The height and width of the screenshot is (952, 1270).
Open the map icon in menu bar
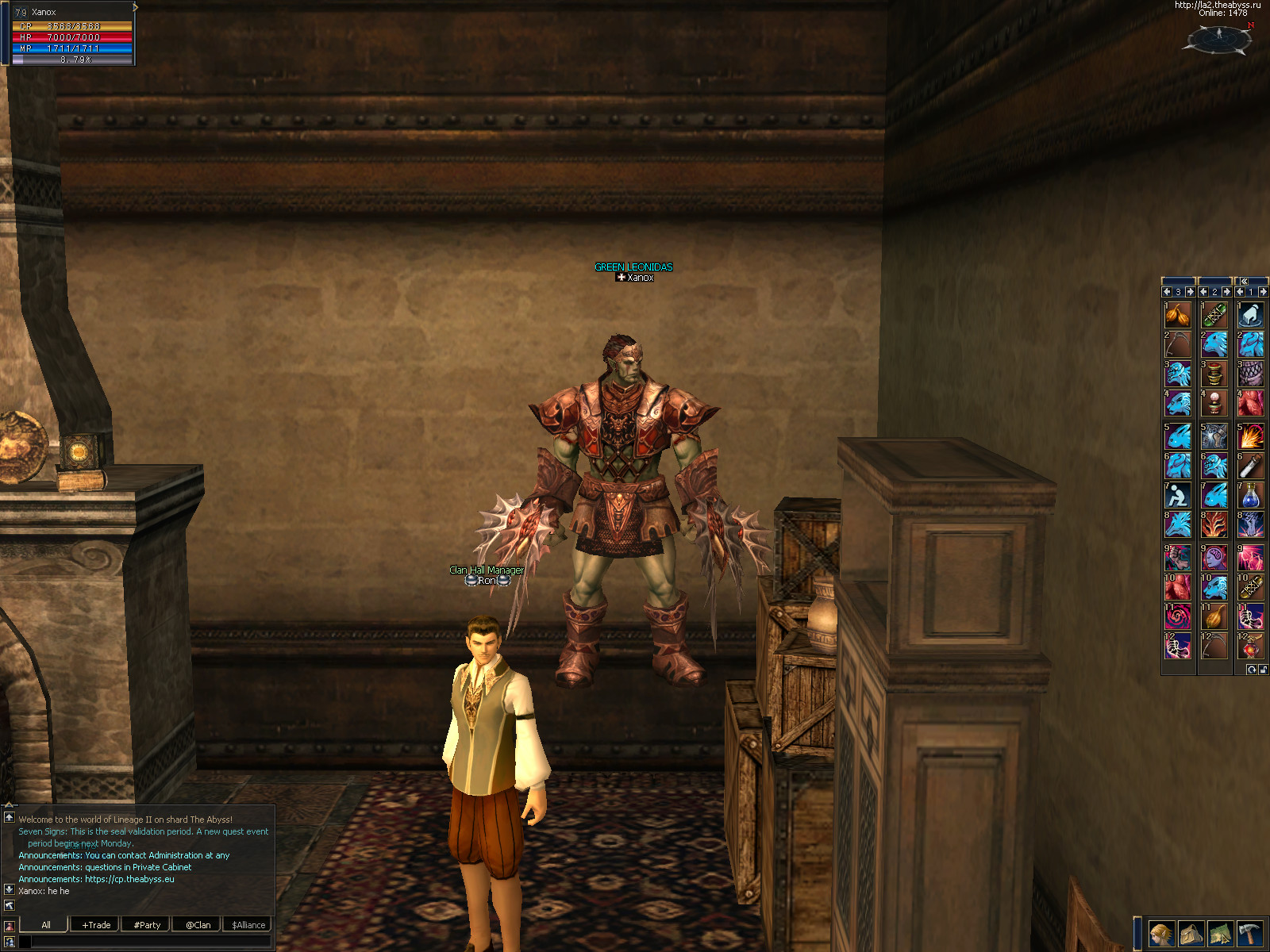(x=1220, y=934)
